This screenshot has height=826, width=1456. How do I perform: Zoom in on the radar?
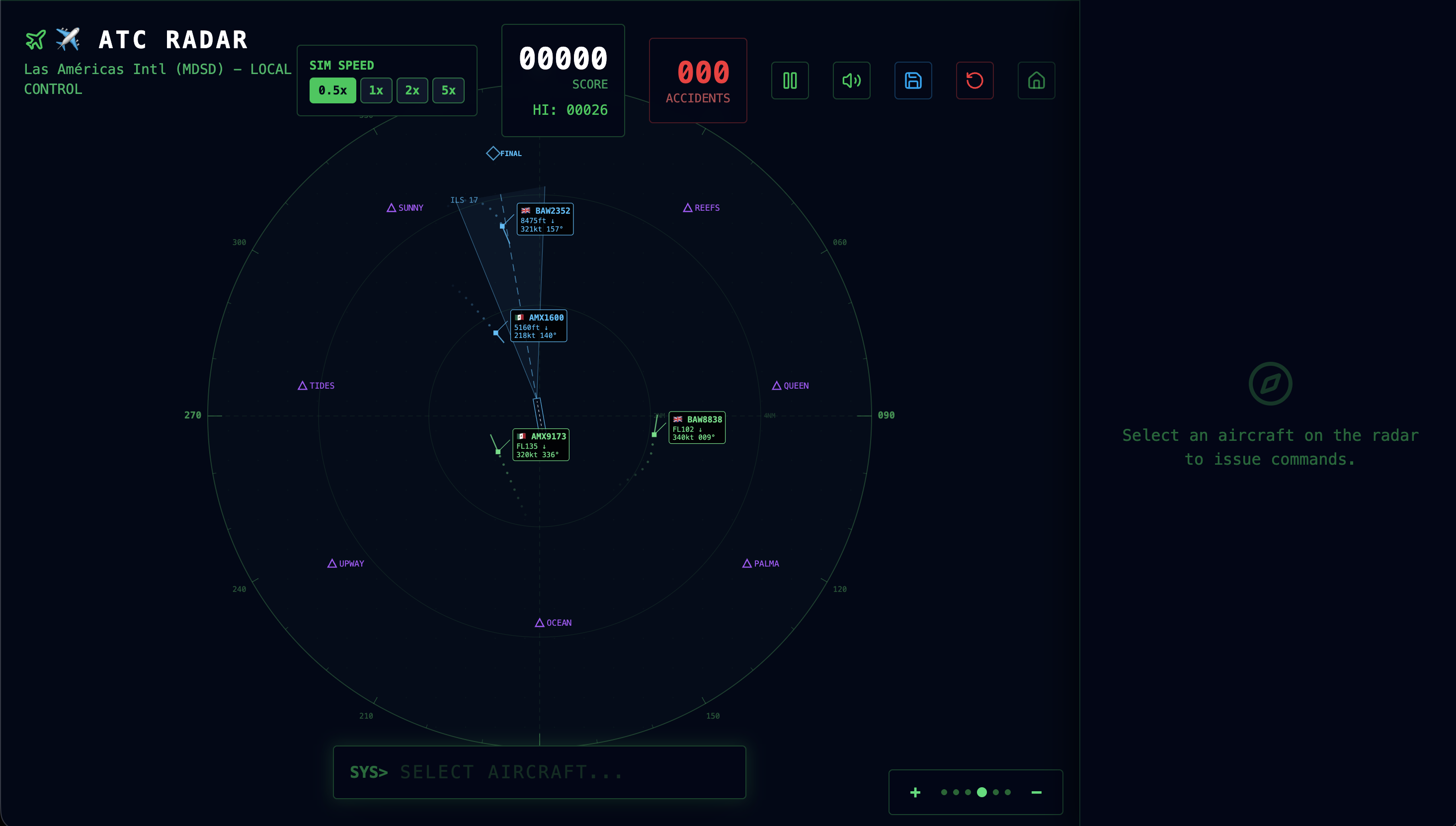pyautogui.click(x=915, y=792)
